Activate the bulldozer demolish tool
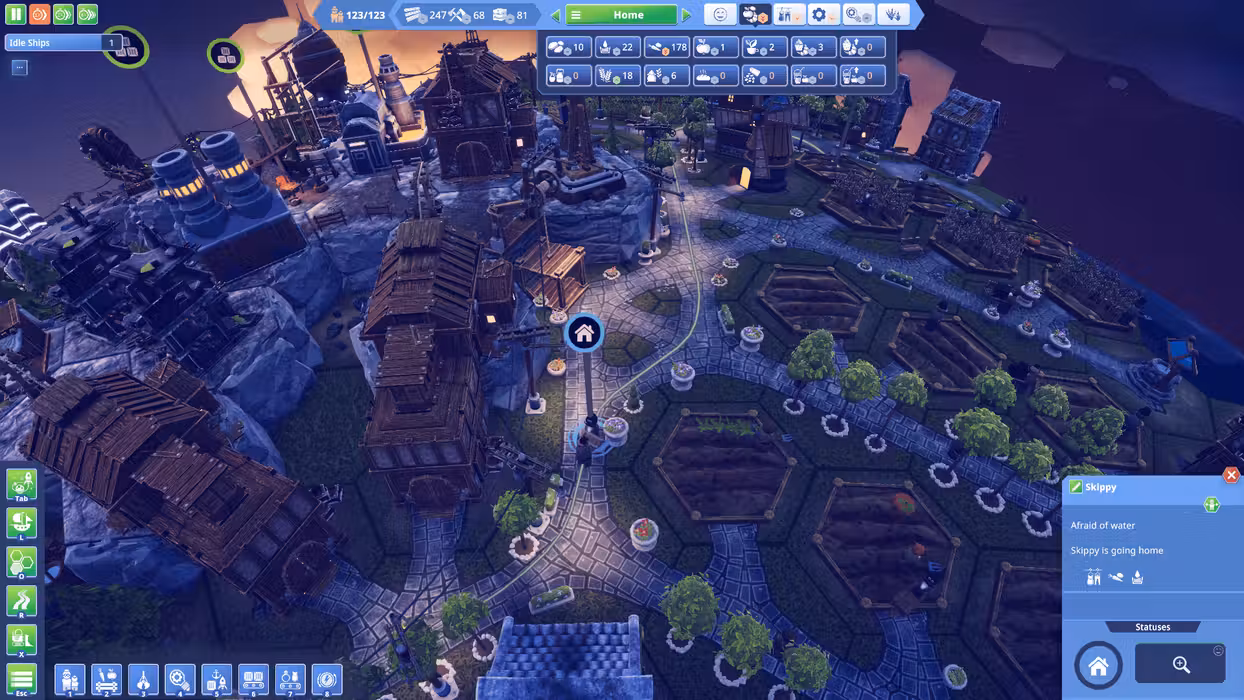This screenshot has height=700, width=1244. tap(21, 640)
